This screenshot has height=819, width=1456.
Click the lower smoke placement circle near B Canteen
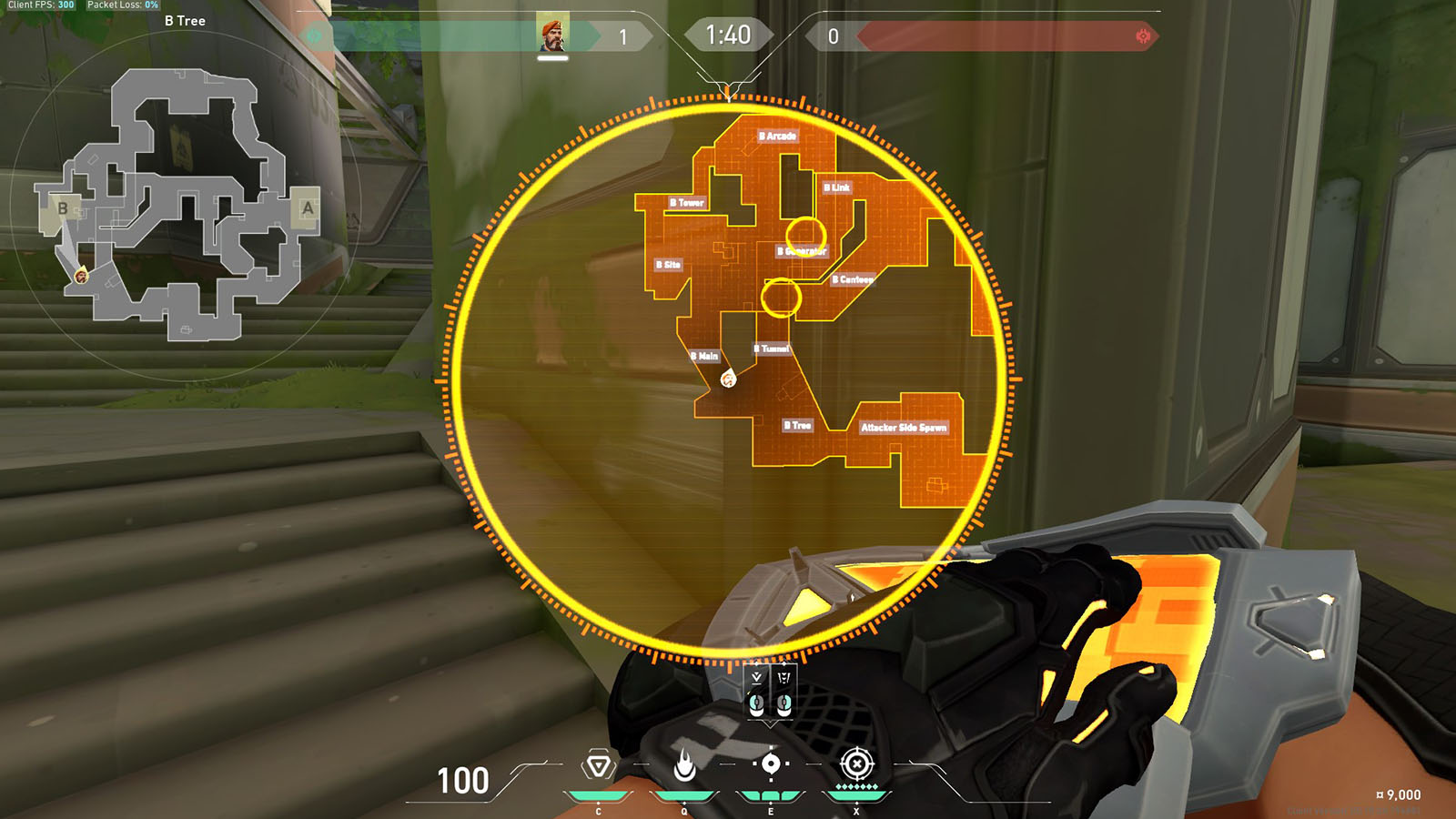point(781,298)
